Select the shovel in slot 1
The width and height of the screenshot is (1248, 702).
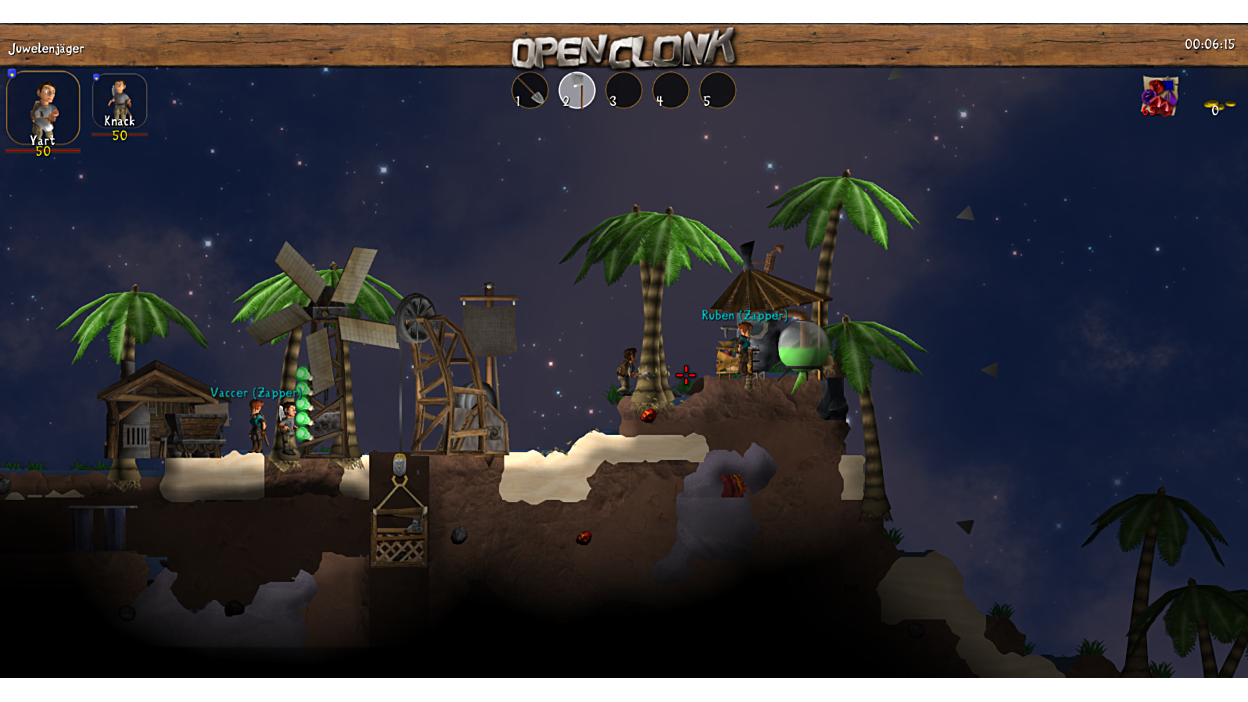click(x=530, y=91)
